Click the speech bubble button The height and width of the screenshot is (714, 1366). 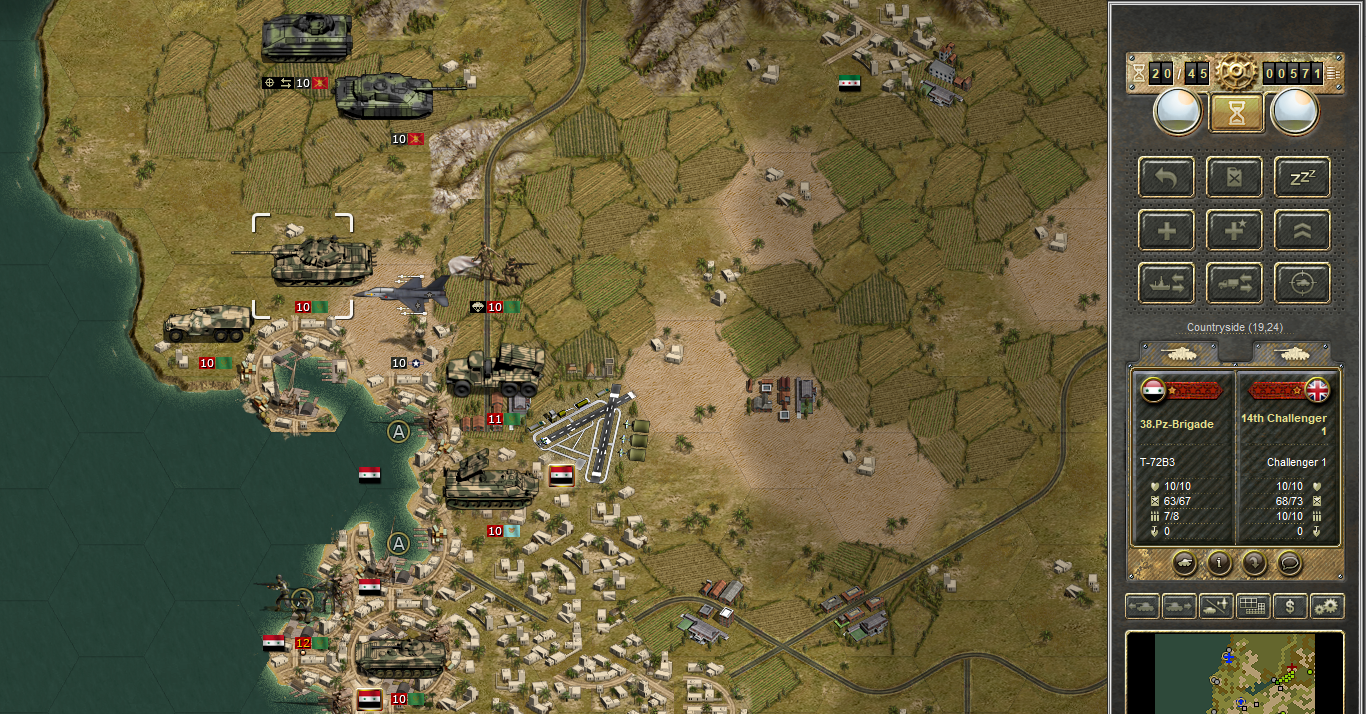pyautogui.click(x=1289, y=563)
